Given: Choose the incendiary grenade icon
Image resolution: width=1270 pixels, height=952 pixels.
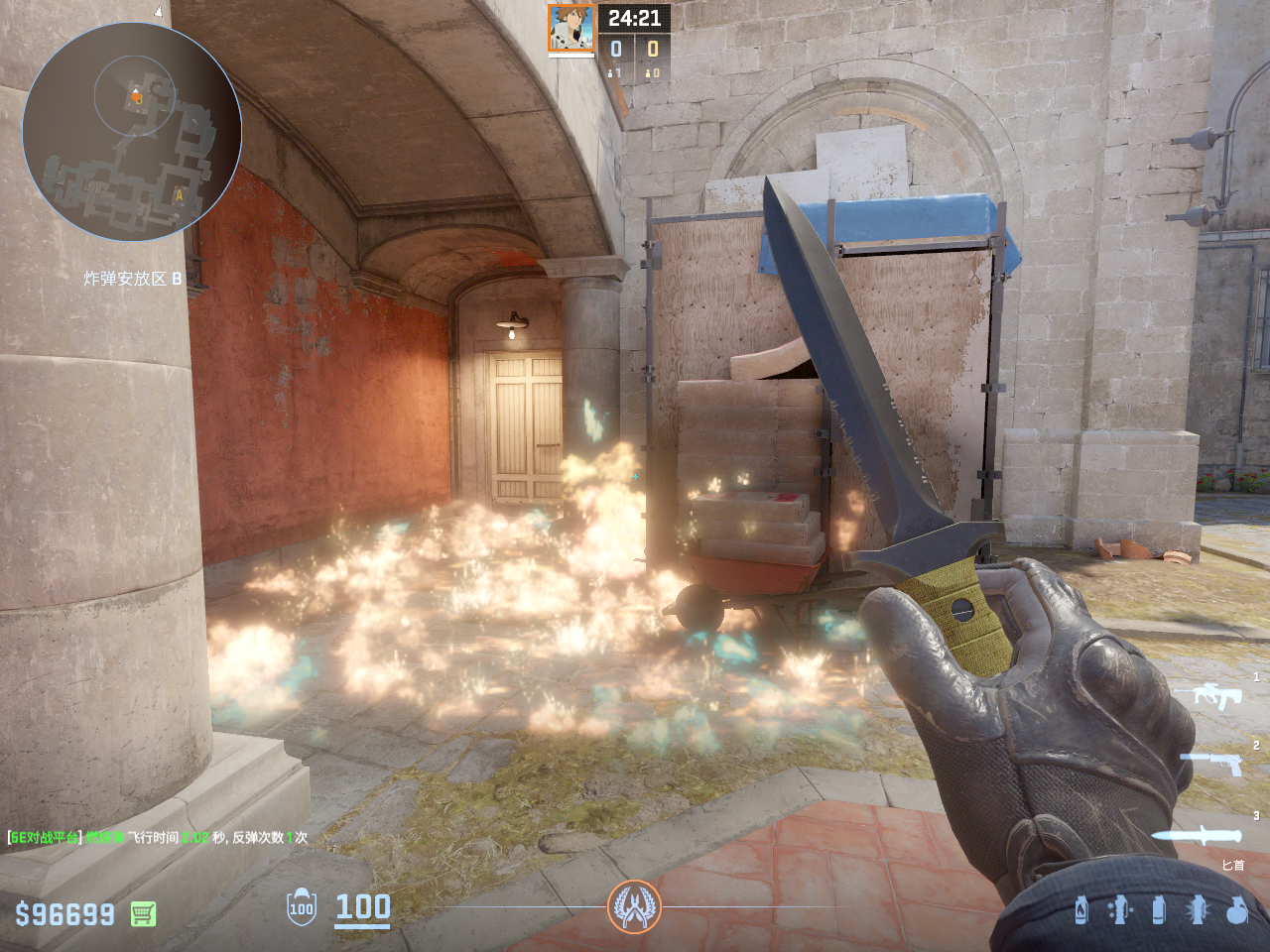Looking at the screenshot, I should (1081, 909).
